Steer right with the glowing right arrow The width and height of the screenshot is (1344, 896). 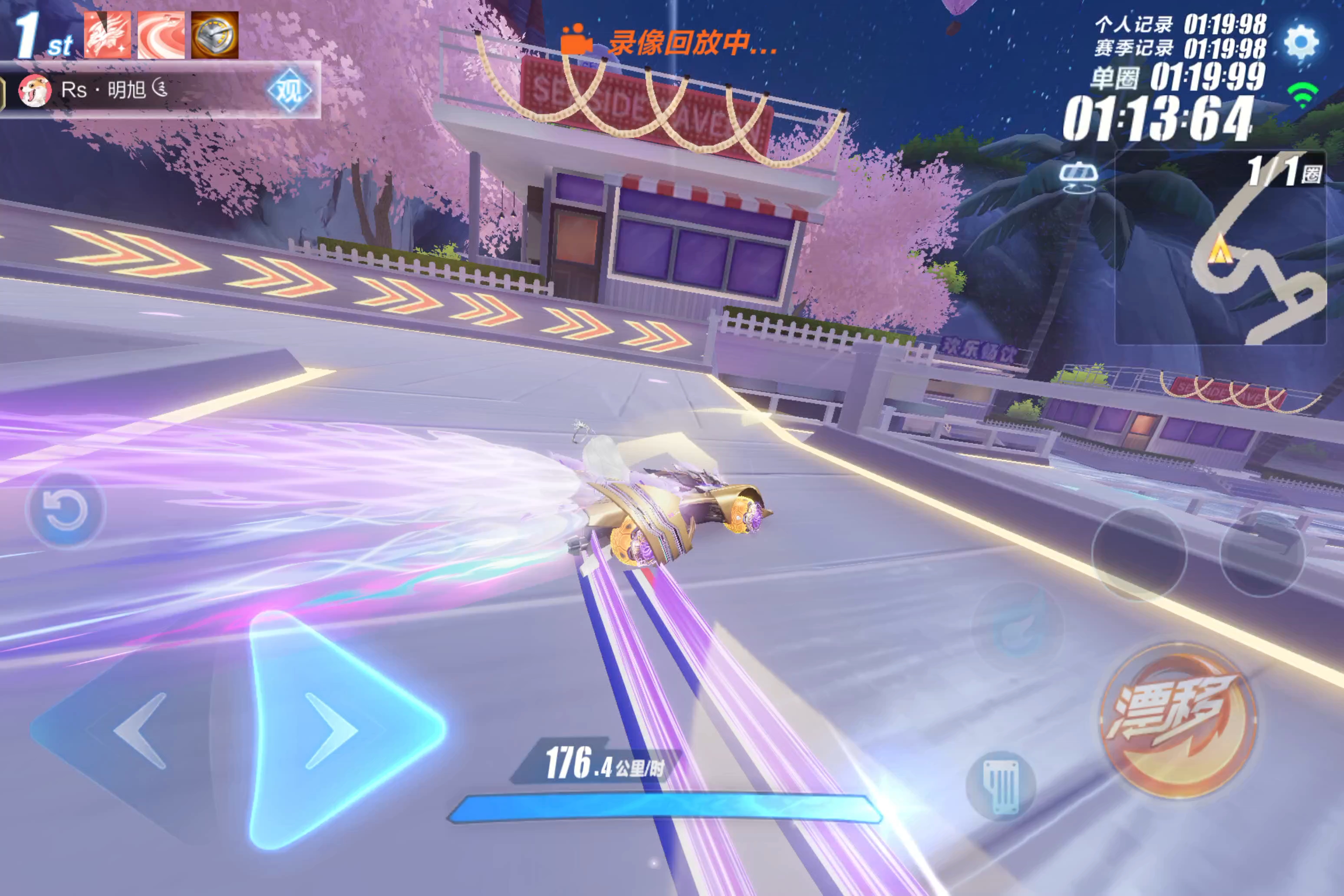(x=337, y=730)
